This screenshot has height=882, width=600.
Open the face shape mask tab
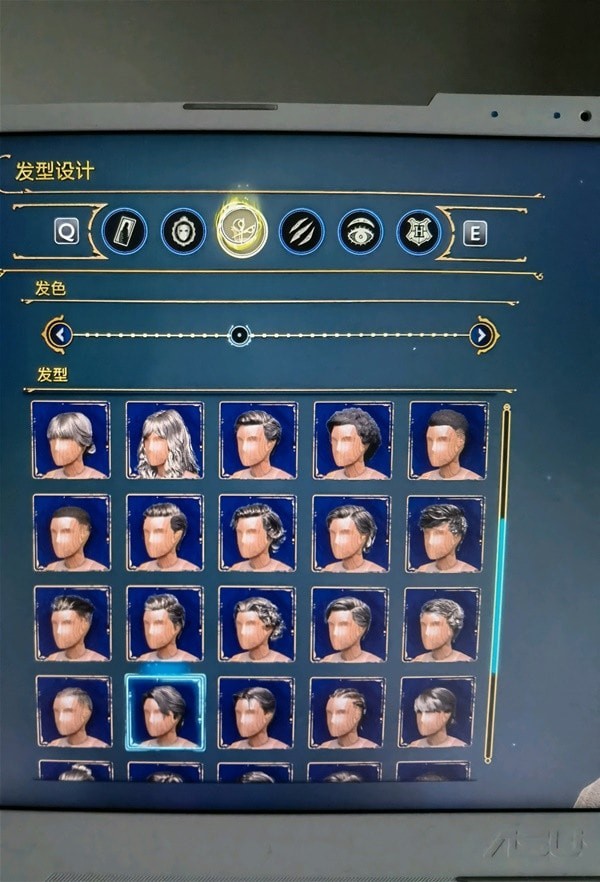(x=183, y=231)
